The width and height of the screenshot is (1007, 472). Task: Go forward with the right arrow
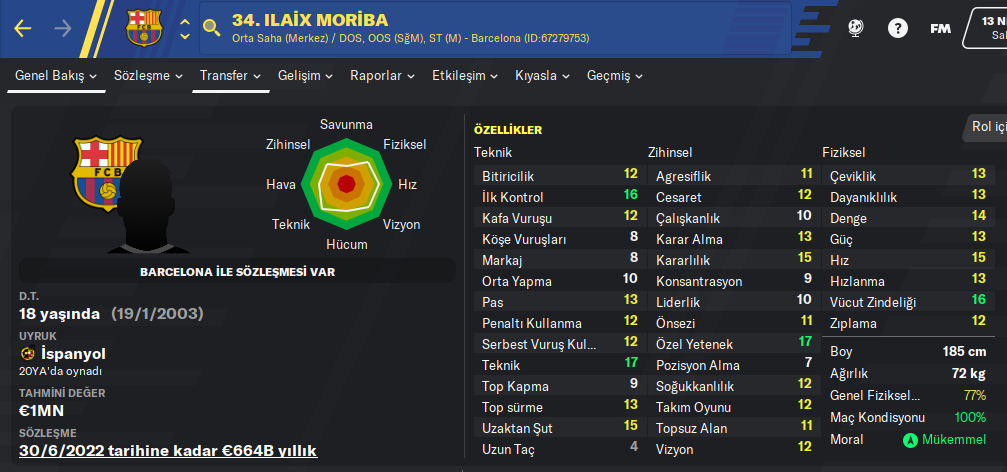tap(63, 28)
